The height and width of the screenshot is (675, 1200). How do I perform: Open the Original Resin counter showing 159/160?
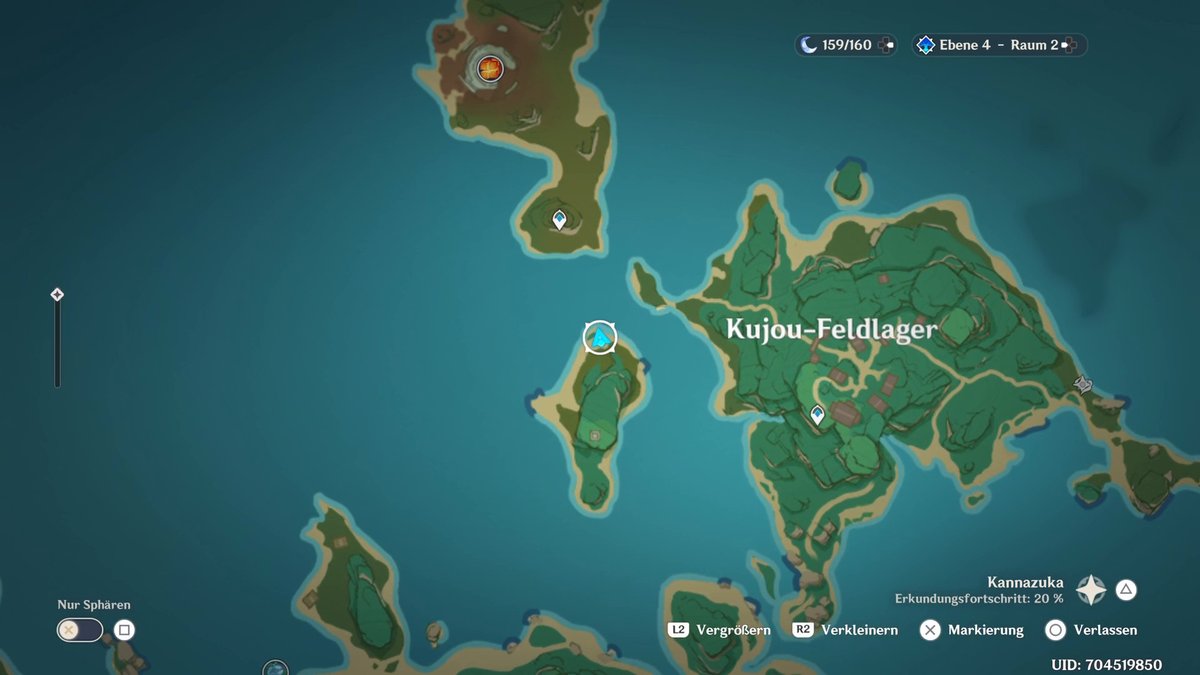pos(846,45)
